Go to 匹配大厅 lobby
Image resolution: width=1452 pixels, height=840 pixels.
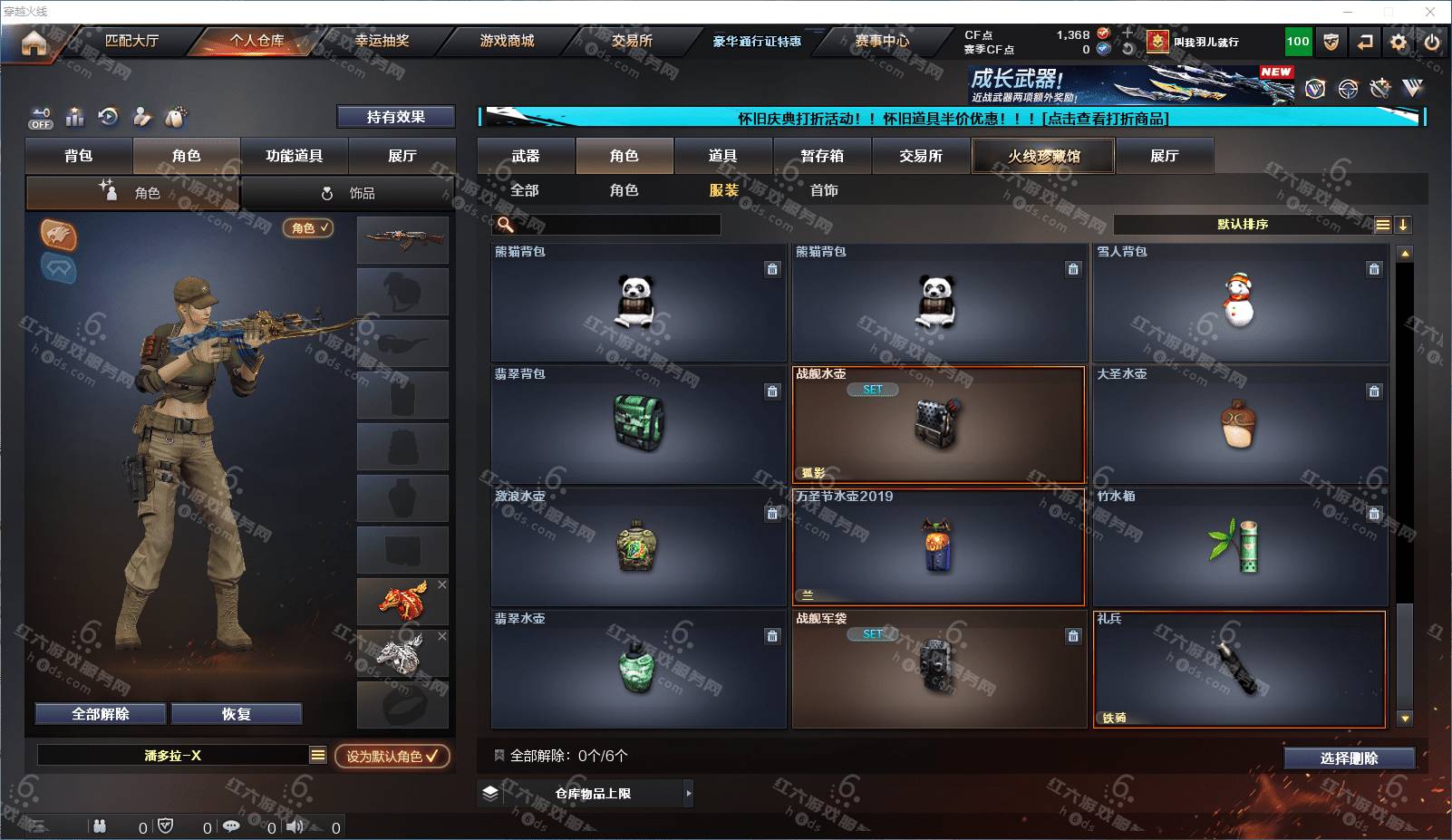click(131, 41)
